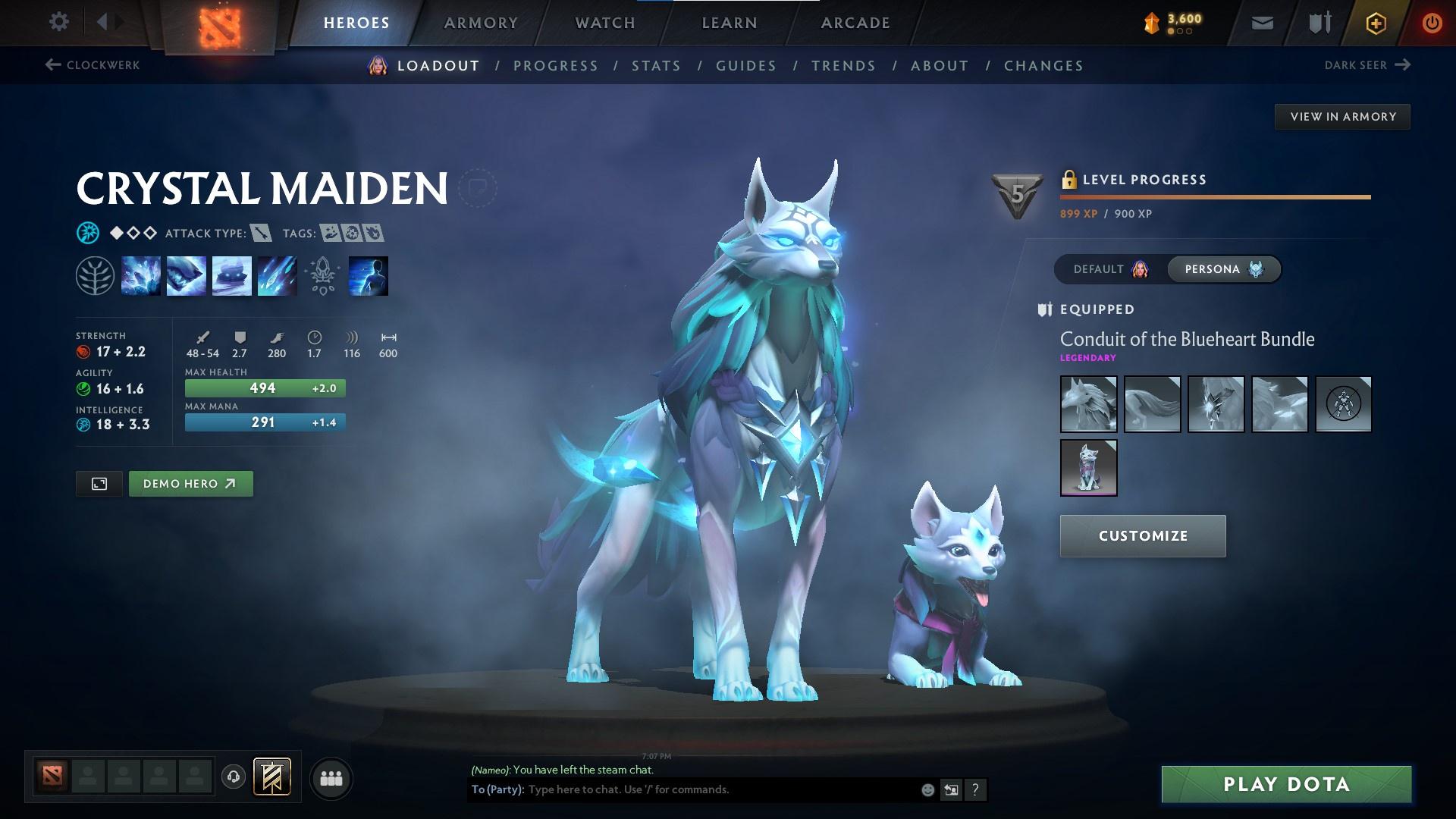Open the friends list icon
This screenshot has height=819, width=1456.
coord(331,777)
